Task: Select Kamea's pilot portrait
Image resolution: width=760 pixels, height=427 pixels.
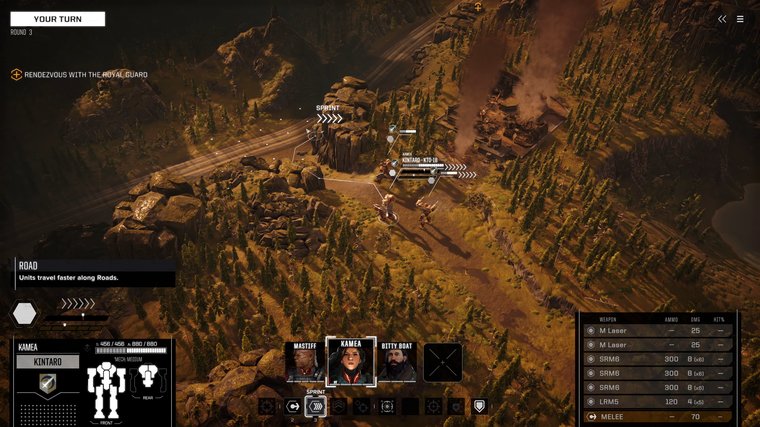Action: click(x=351, y=362)
